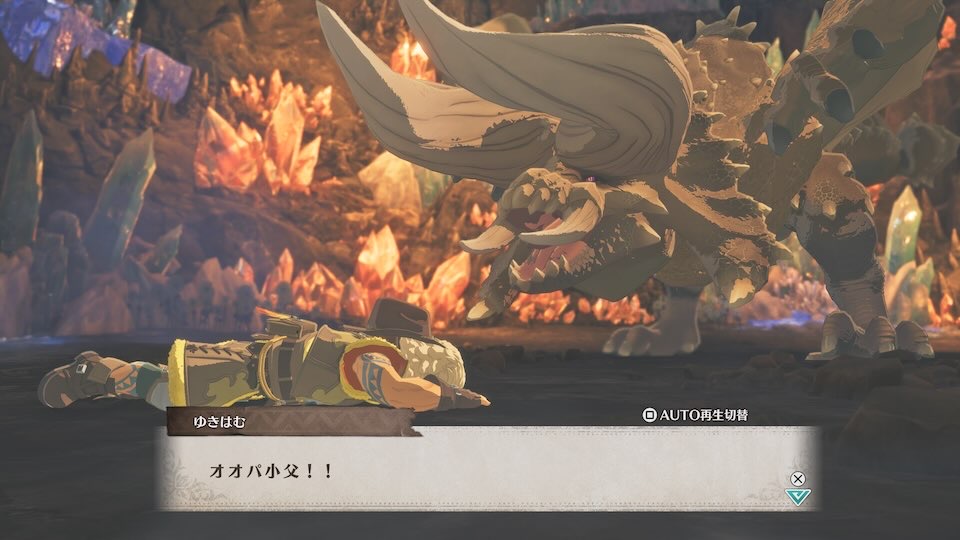Screen dimensions: 960x540
Task: Advance the dialogue with the teal arrow
Action: (797, 496)
